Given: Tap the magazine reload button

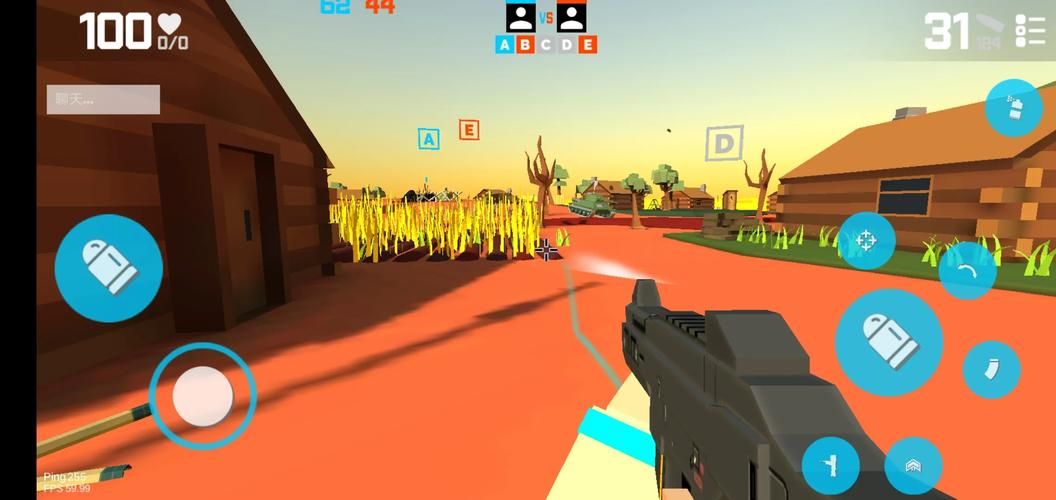Looking at the screenshot, I should click(x=991, y=369).
